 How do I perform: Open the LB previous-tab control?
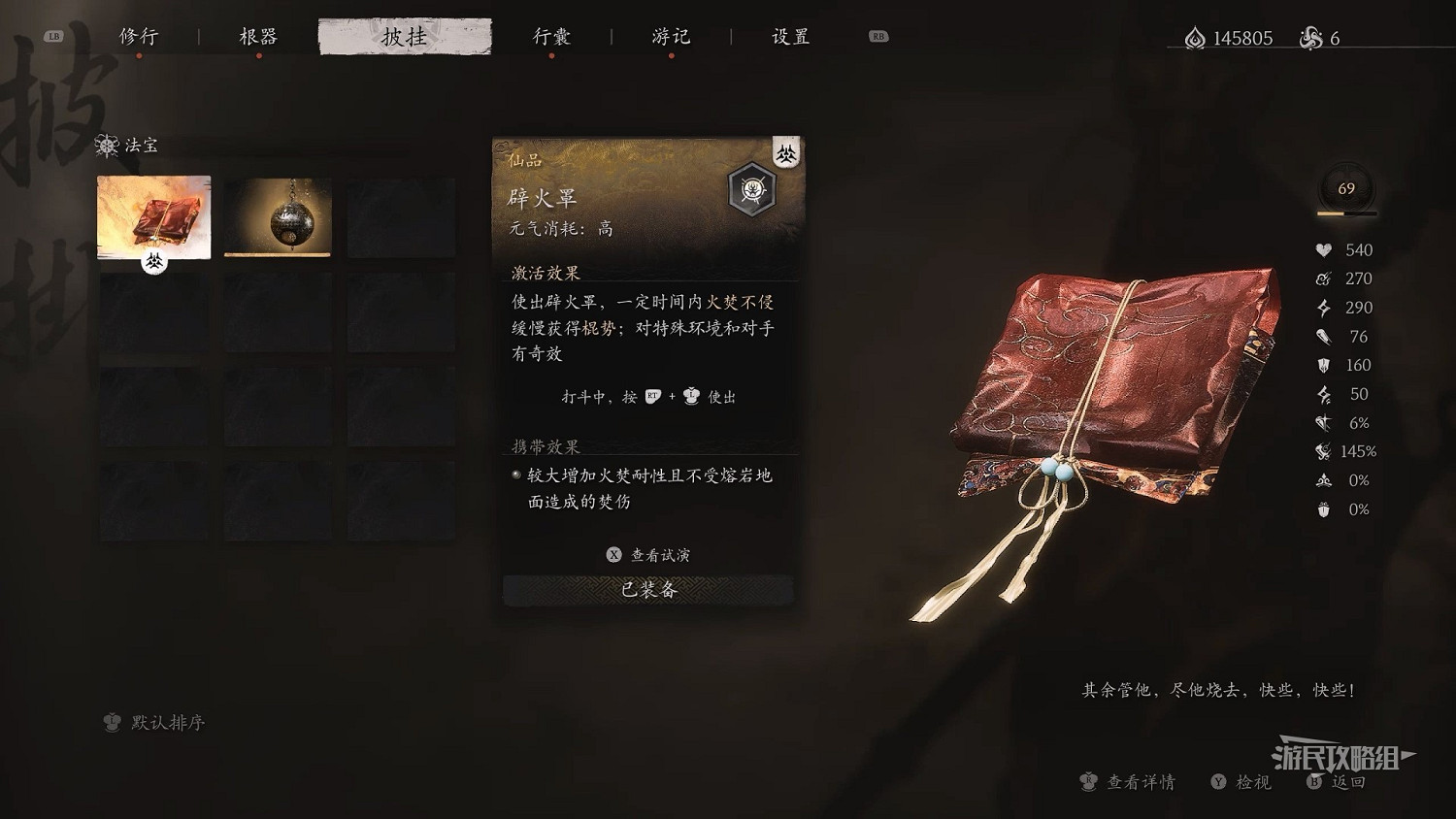pyautogui.click(x=55, y=35)
